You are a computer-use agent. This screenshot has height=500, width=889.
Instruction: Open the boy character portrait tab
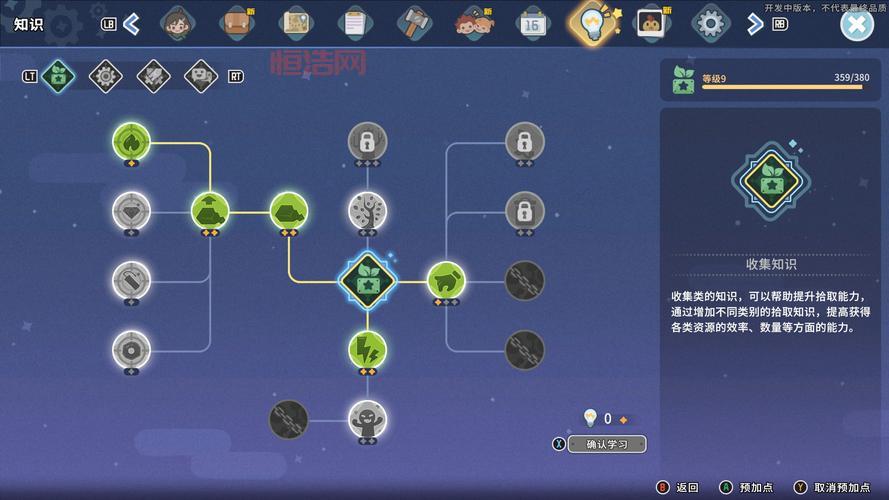pyautogui.click(x=178, y=22)
